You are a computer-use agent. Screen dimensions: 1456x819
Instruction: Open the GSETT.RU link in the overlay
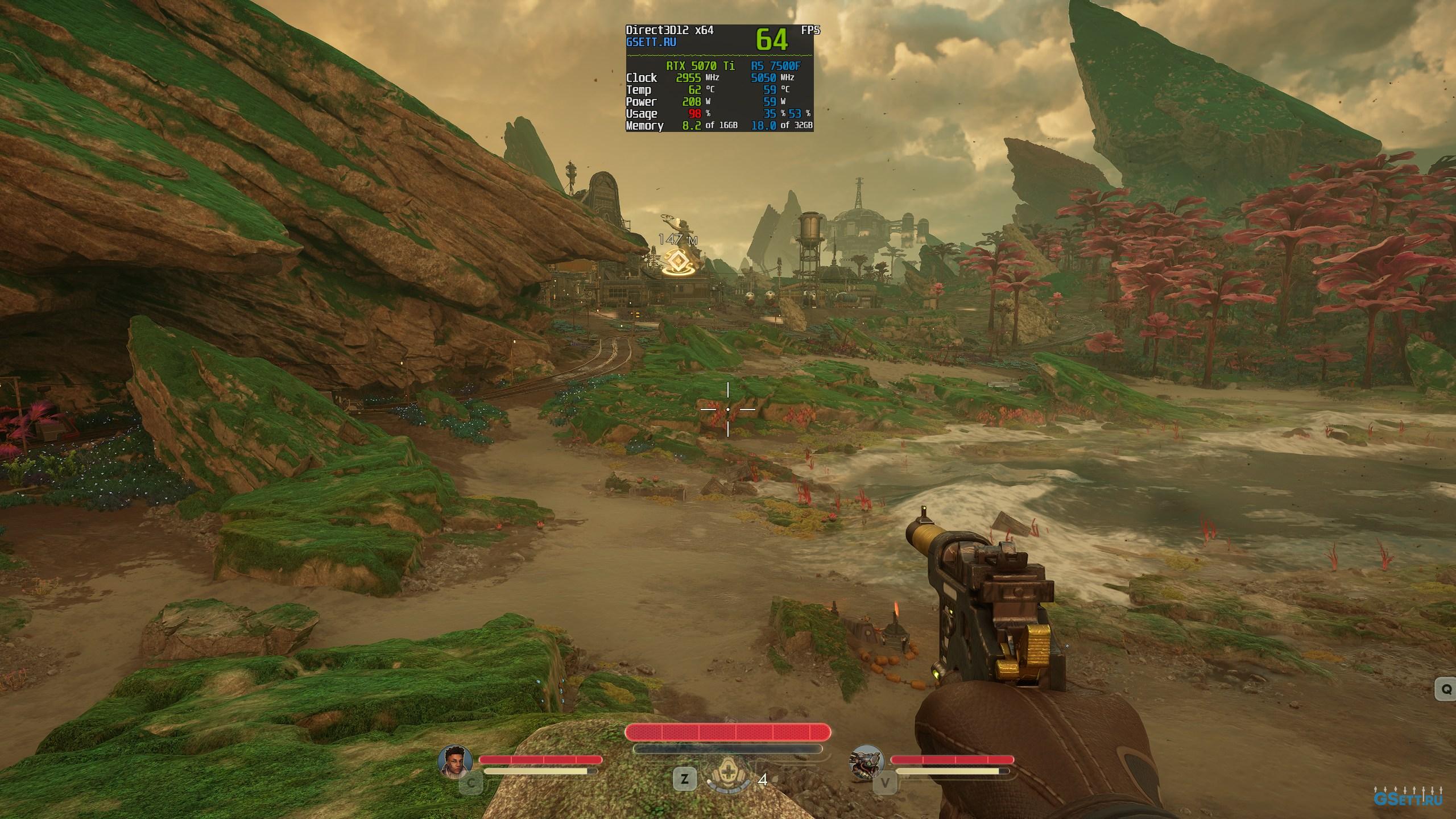tap(651, 42)
